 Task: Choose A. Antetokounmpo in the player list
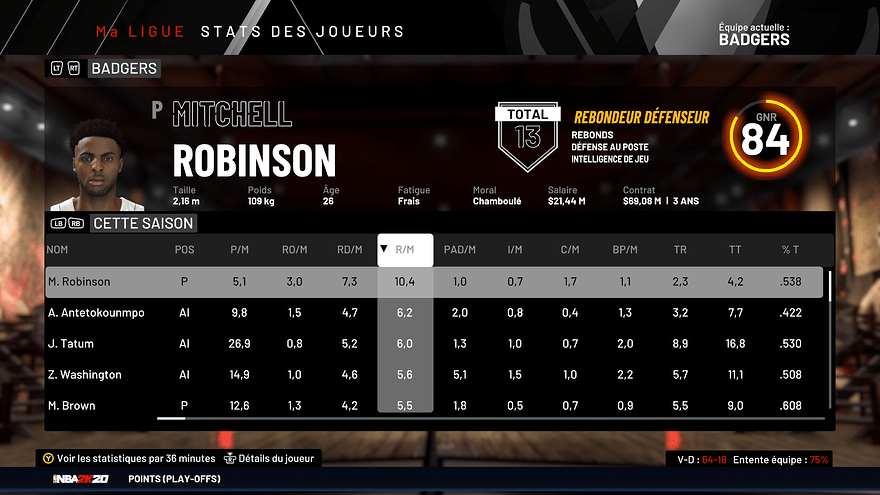pos(96,313)
